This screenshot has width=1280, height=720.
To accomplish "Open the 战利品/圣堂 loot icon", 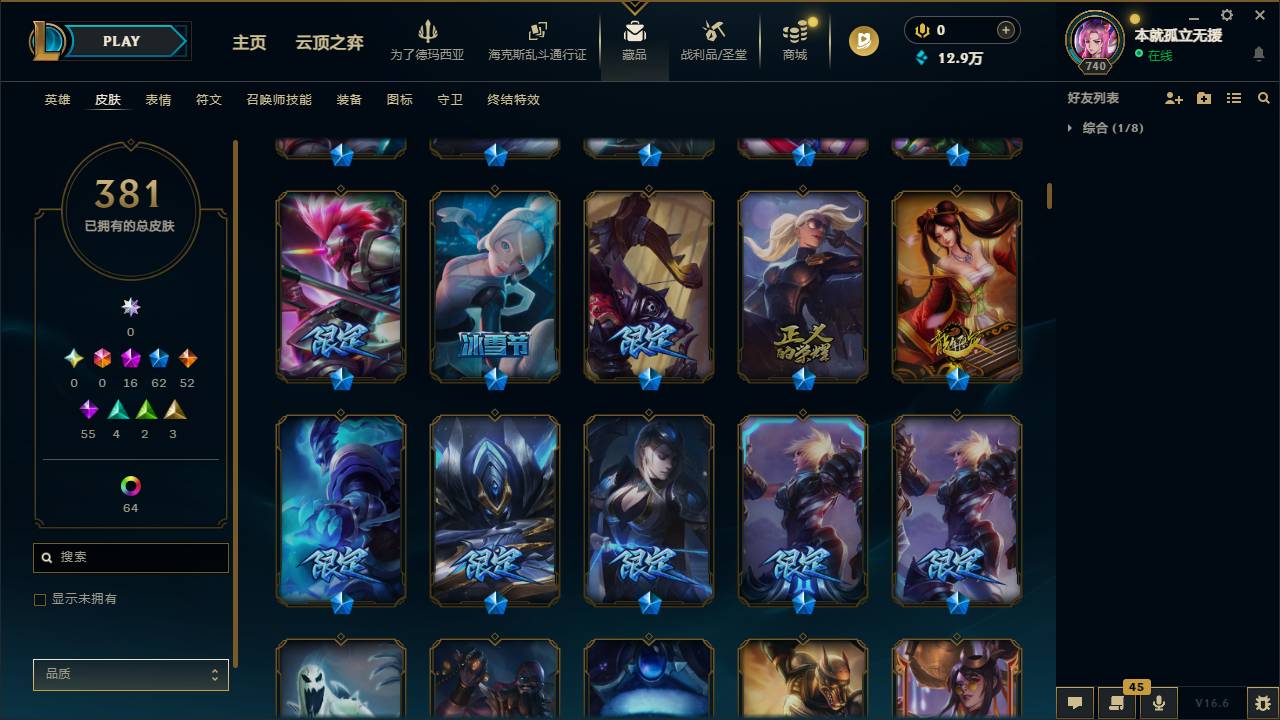I will tap(713, 38).
